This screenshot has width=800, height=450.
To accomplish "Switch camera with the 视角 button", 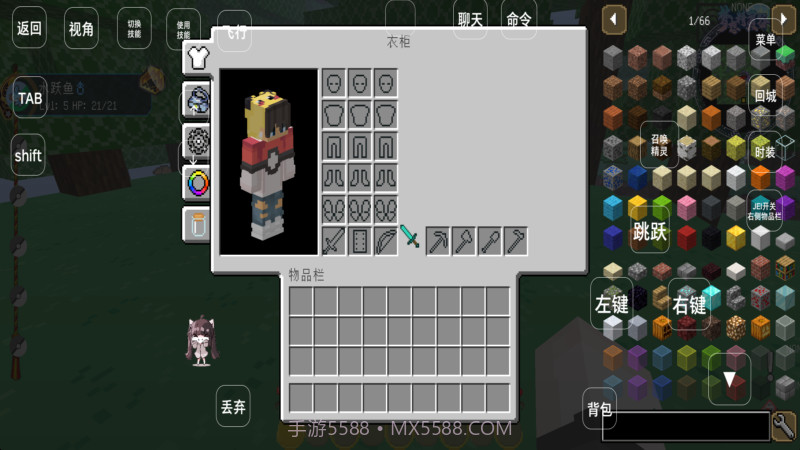I will 82,29.
